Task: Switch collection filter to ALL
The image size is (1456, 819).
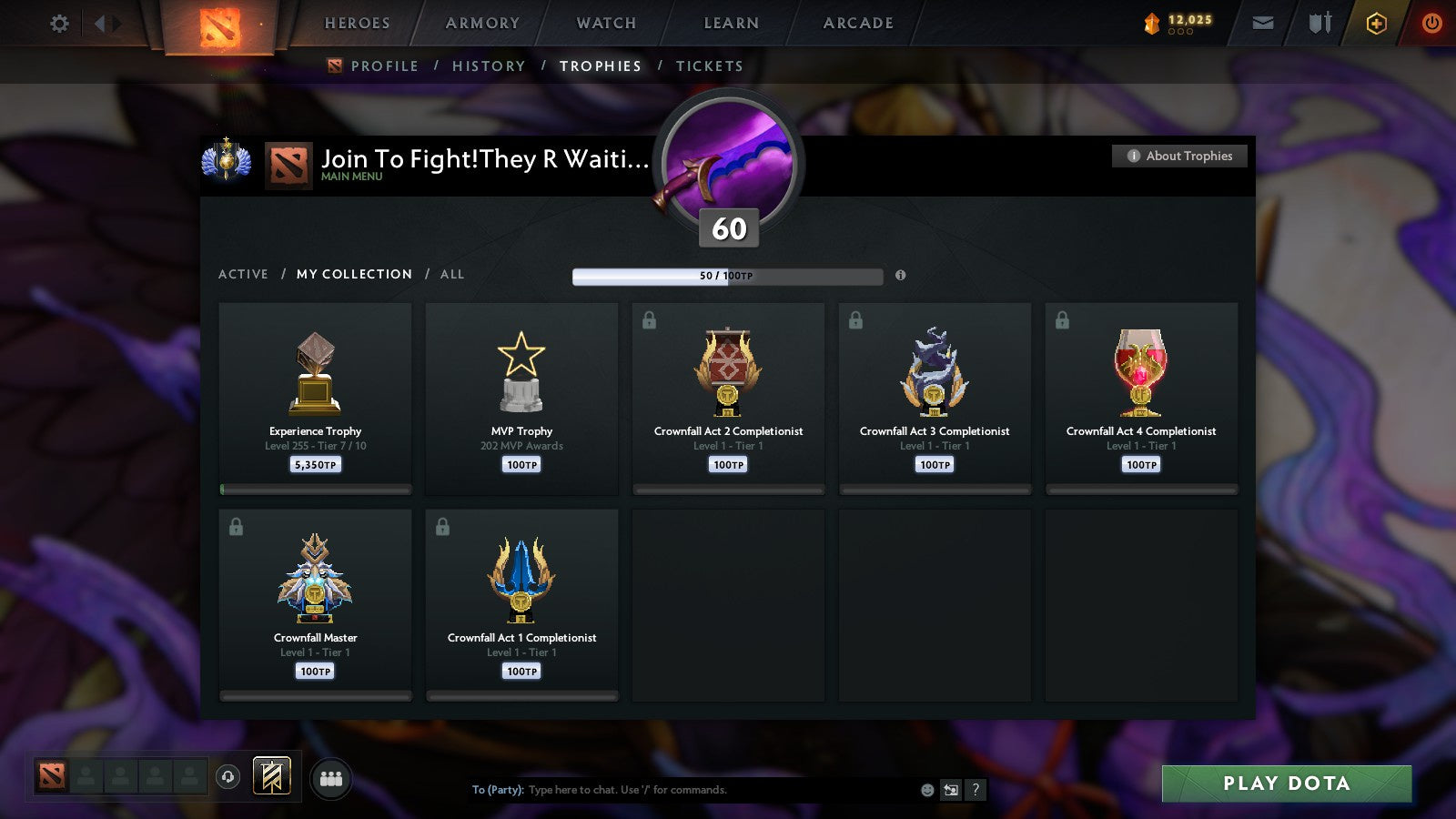Action: pos(451,274)
